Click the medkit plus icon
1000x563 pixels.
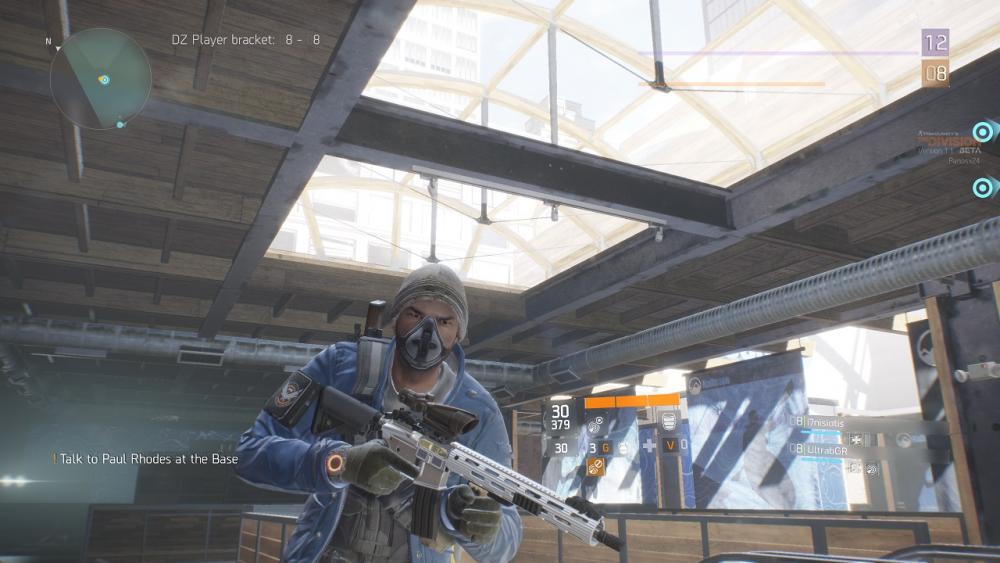coord(648,446)
